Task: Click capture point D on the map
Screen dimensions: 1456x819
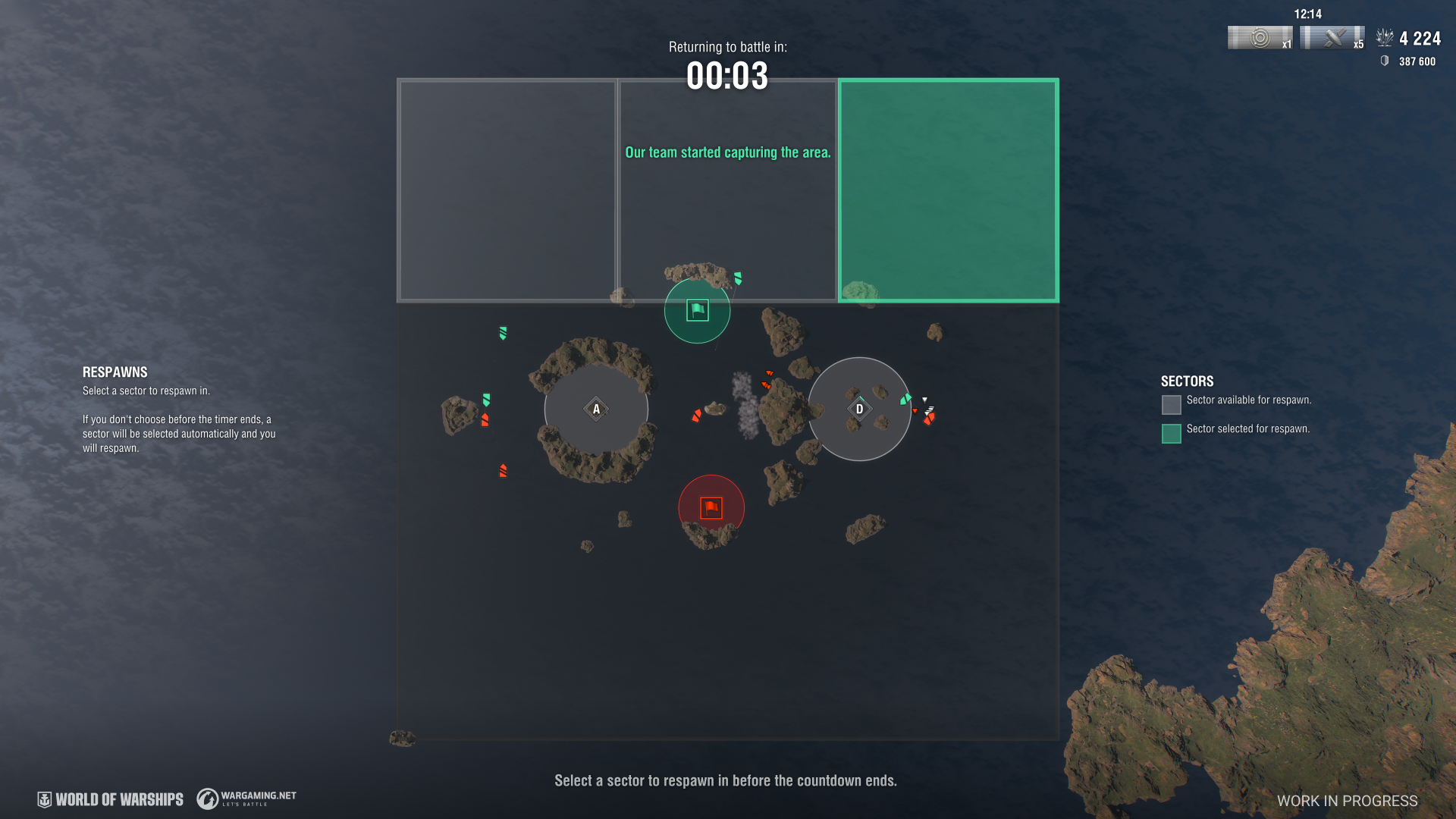Action: (859, 409)
